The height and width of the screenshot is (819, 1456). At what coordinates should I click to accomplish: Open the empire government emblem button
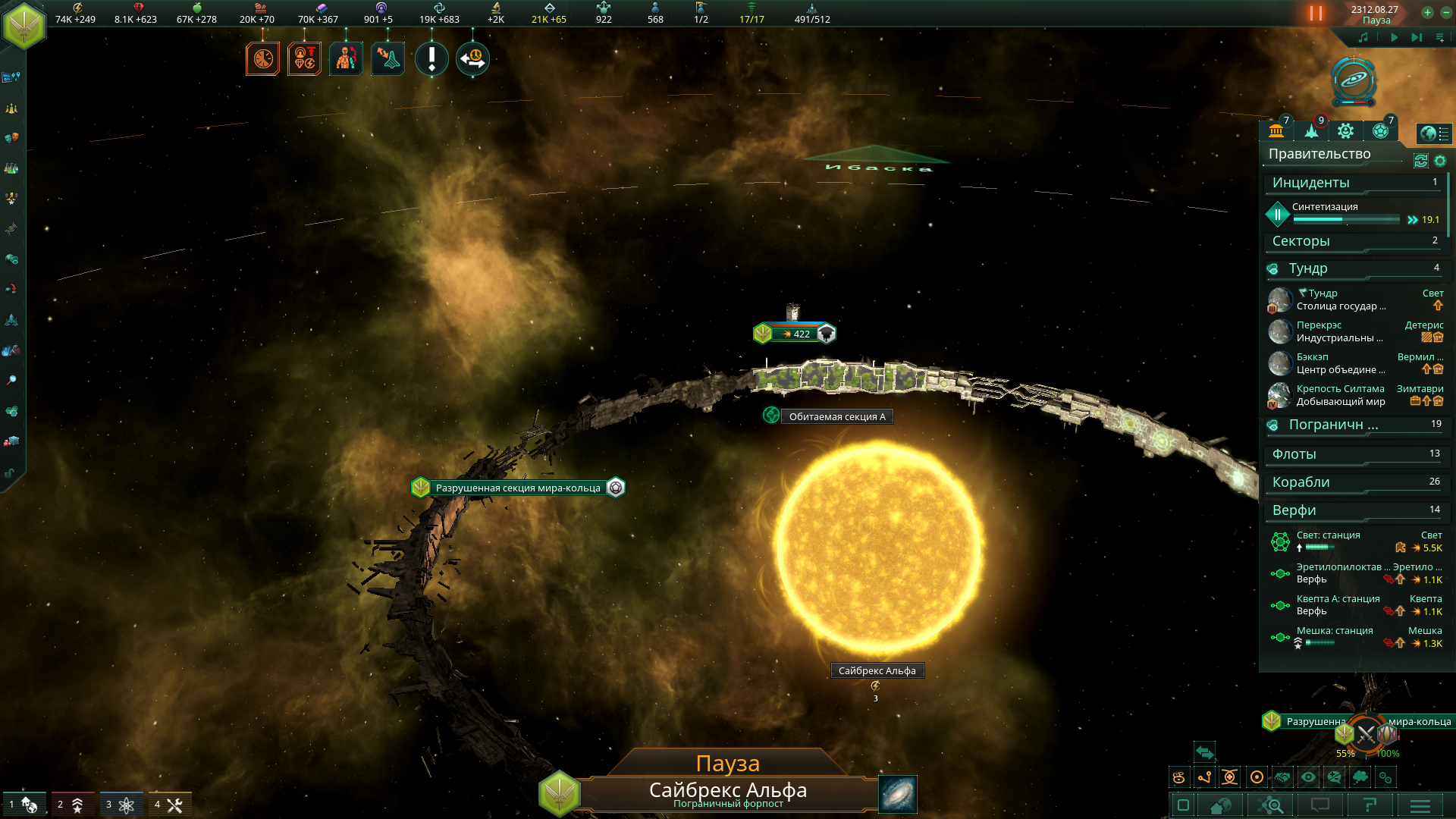[24, 25]
